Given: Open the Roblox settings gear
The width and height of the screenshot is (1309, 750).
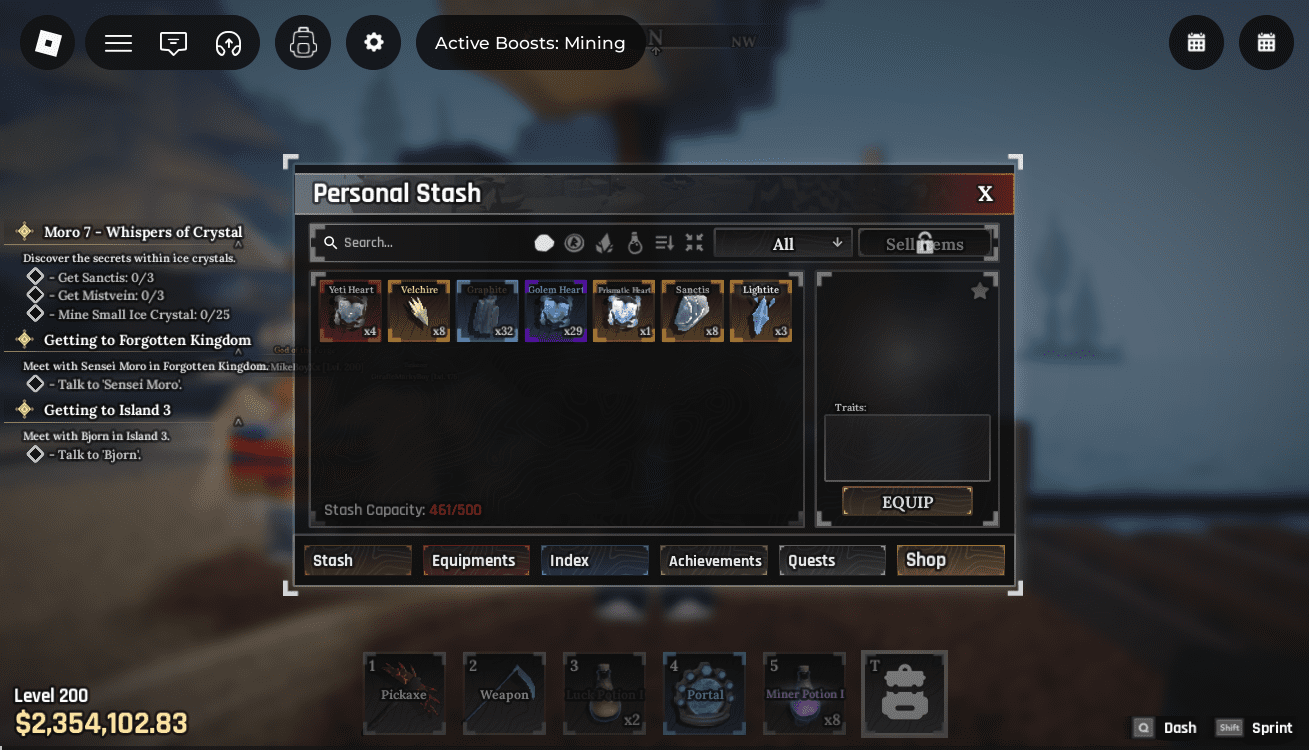Looking at the screenshot, I should click(374, 43).
